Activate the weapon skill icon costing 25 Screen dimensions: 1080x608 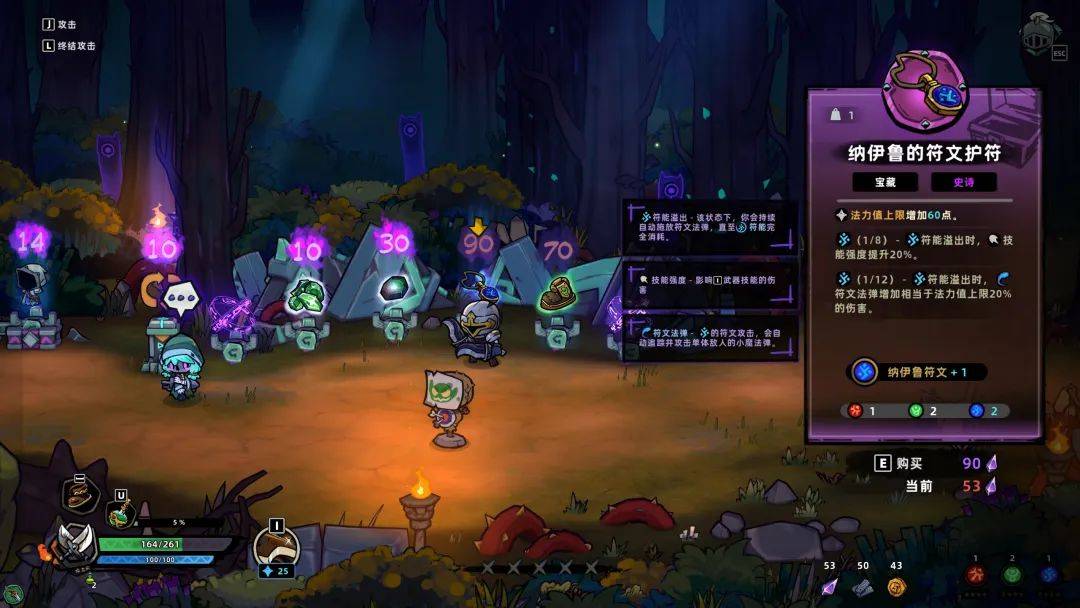(x=276, y=546)
